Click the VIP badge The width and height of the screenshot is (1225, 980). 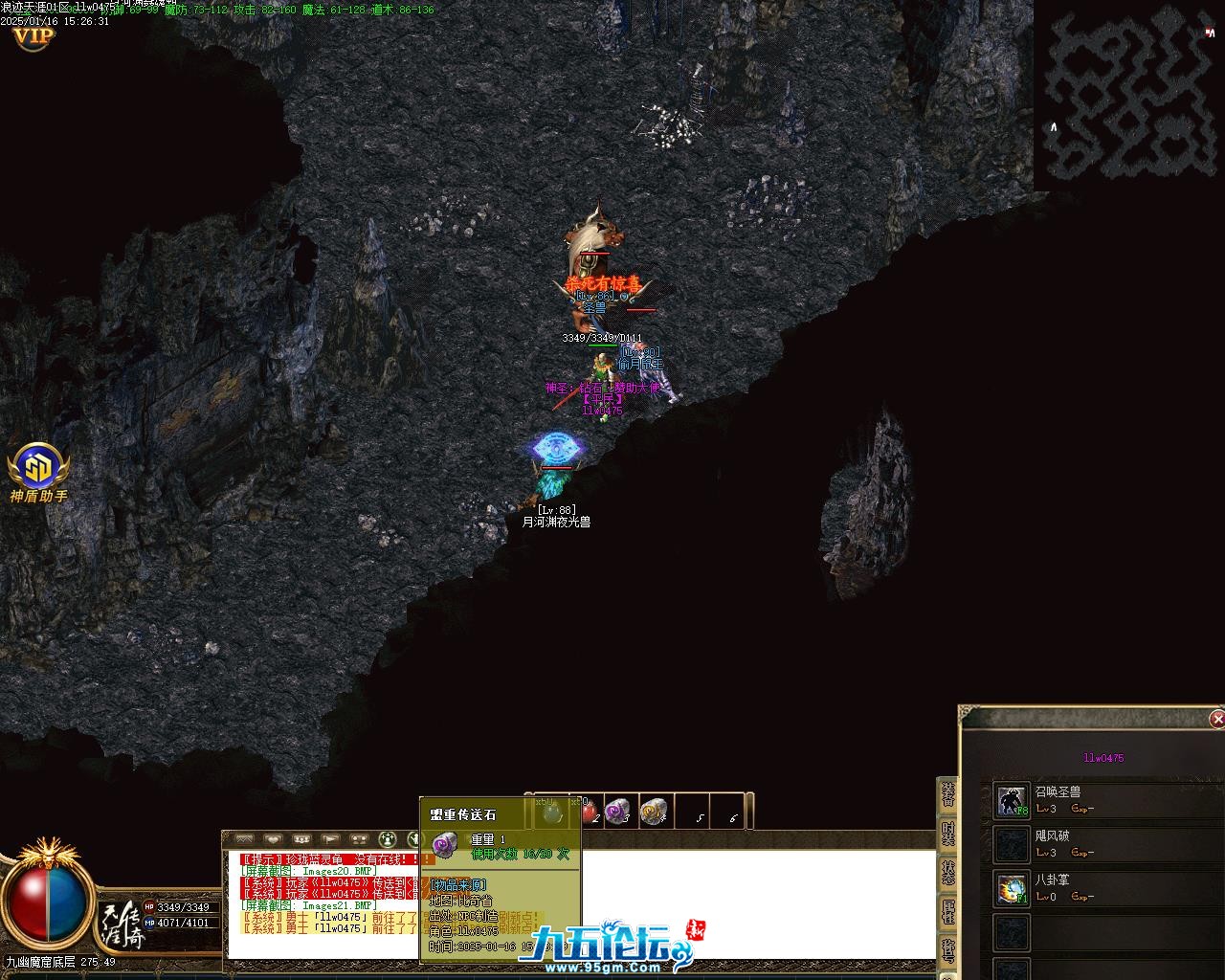tap(33, 36)
